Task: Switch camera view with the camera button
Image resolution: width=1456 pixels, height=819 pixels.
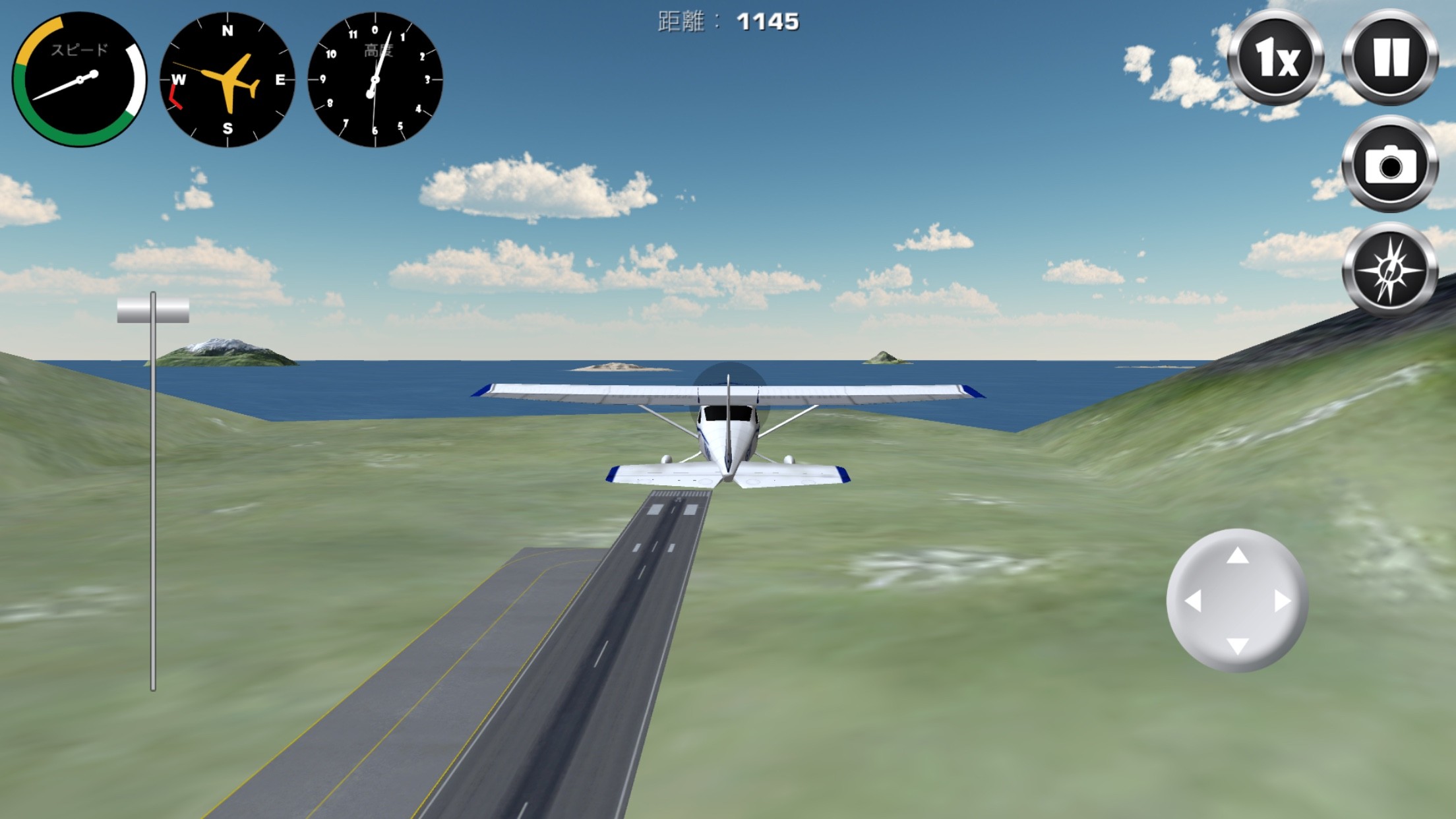Action: (1390, 165)
